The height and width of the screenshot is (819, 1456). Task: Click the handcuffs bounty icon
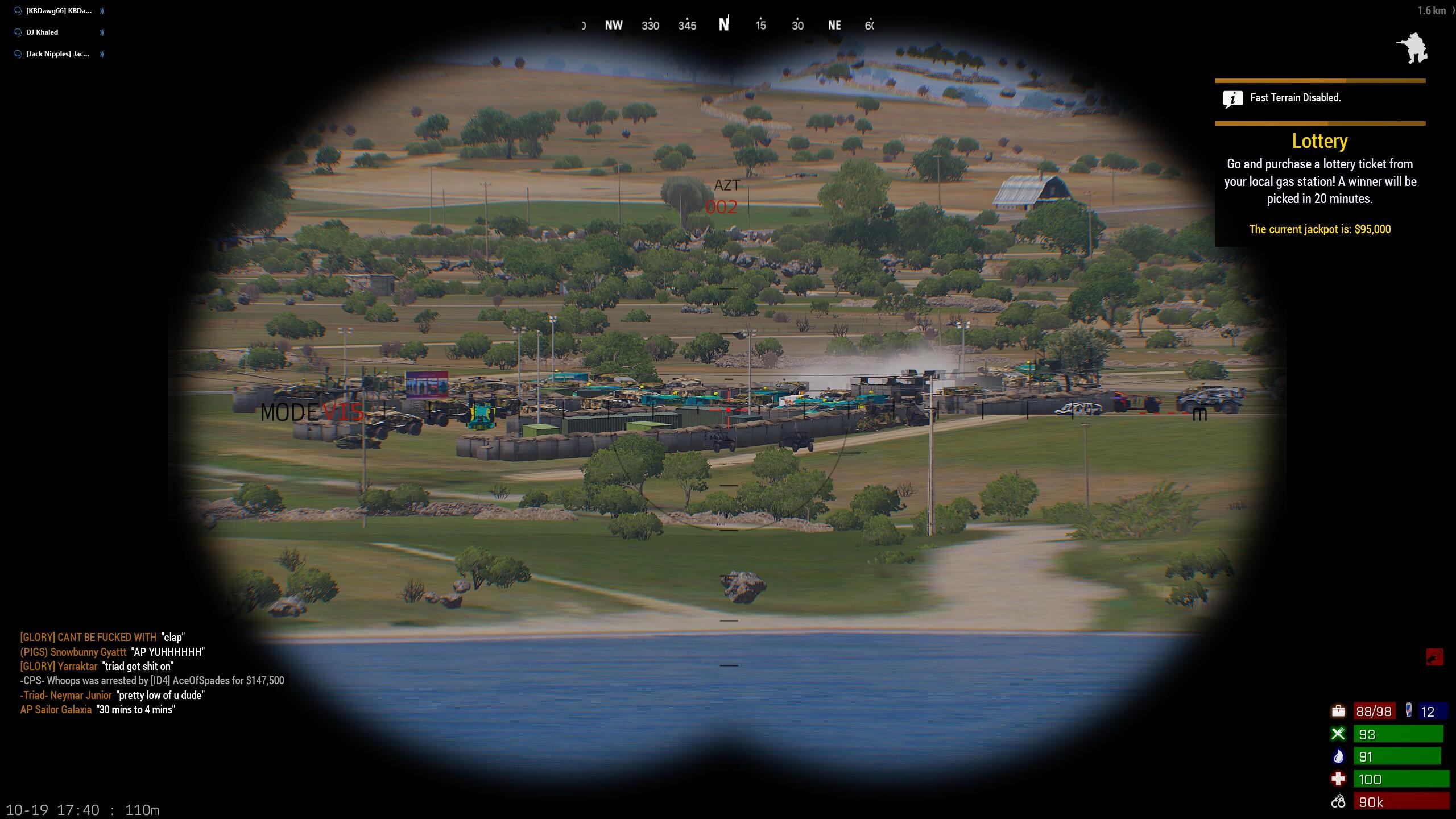1338,802
